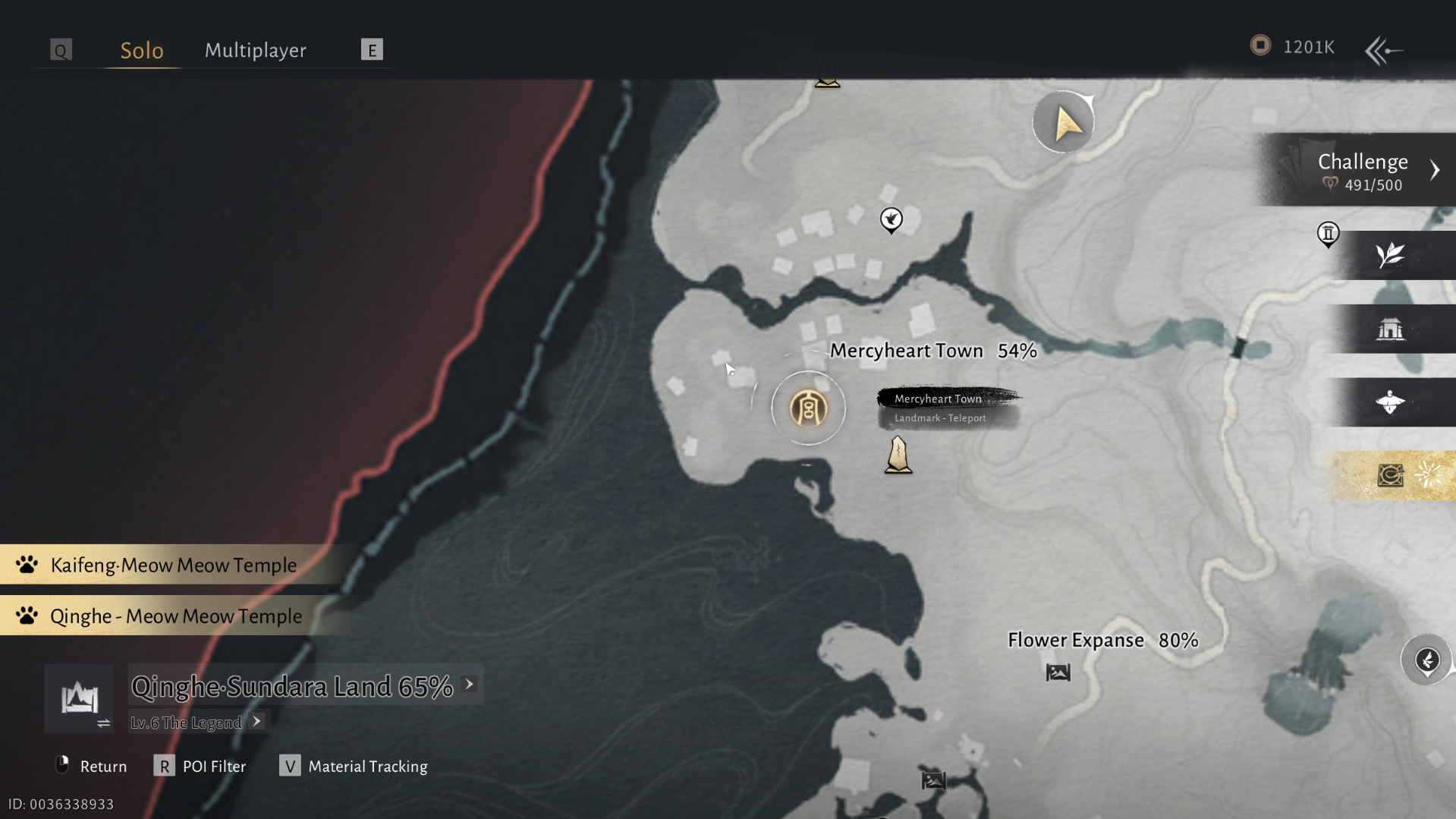Select the pavilion building side button
Image resolution: width=1456 pixels, height=819 pixels.
click(x=1390, y=329)
